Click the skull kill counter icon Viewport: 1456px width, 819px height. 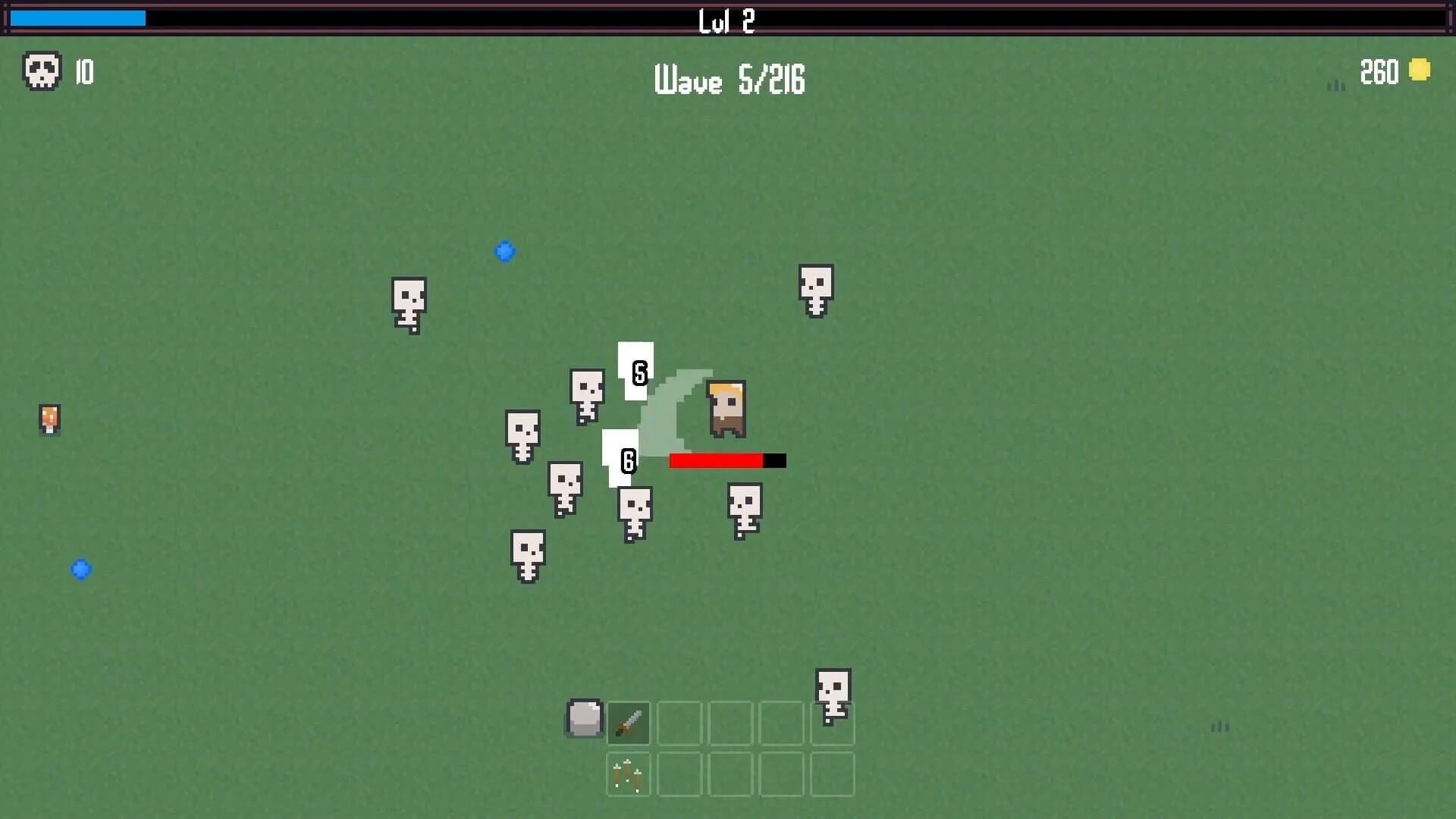(x=42, y=72)
